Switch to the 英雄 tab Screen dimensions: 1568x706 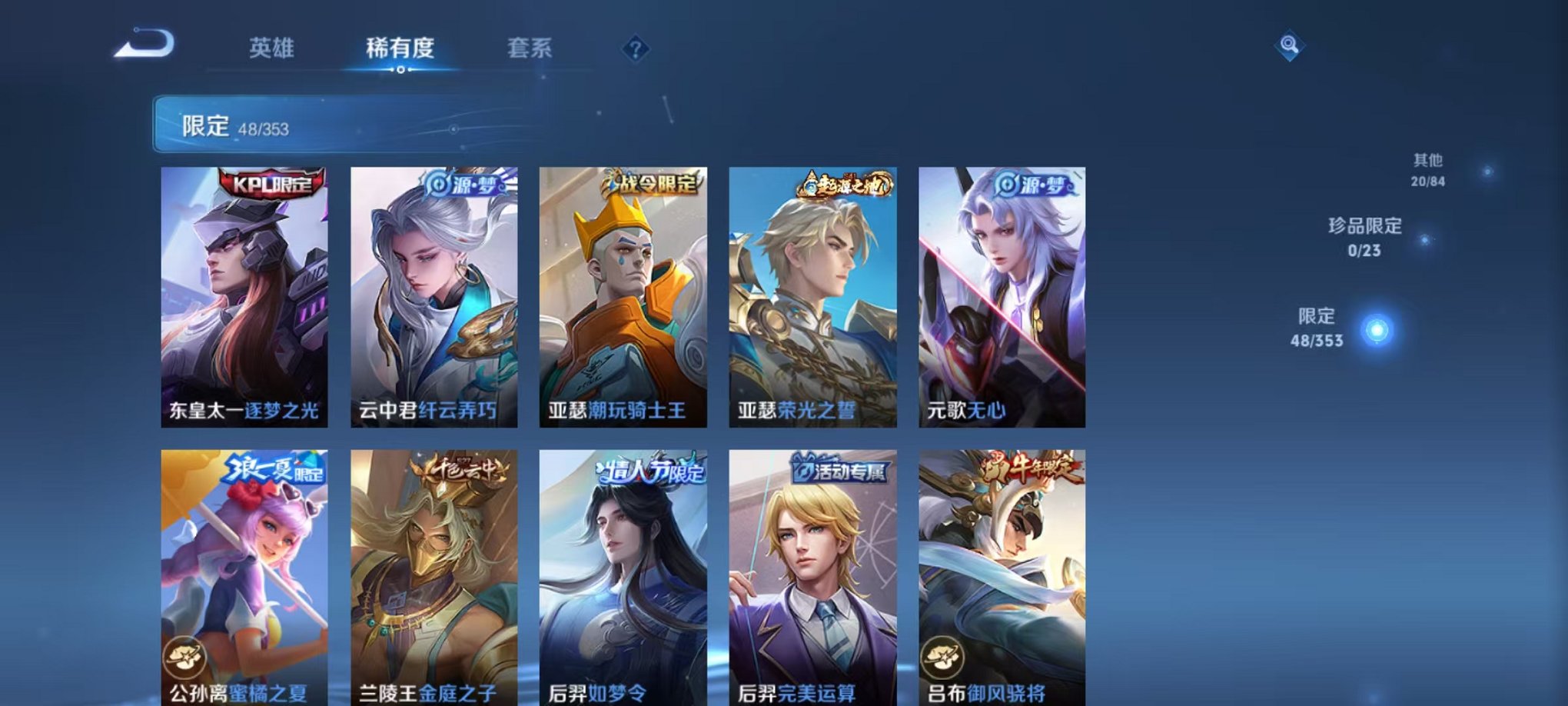tap(274, 46)
